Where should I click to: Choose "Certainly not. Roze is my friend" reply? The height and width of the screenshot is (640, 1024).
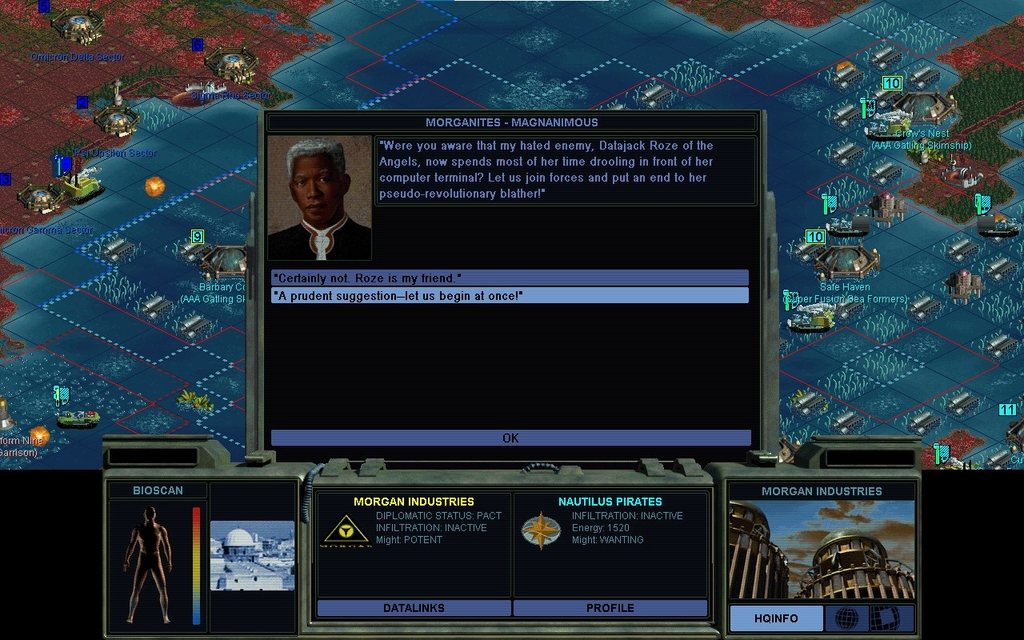tap(509, 277)
